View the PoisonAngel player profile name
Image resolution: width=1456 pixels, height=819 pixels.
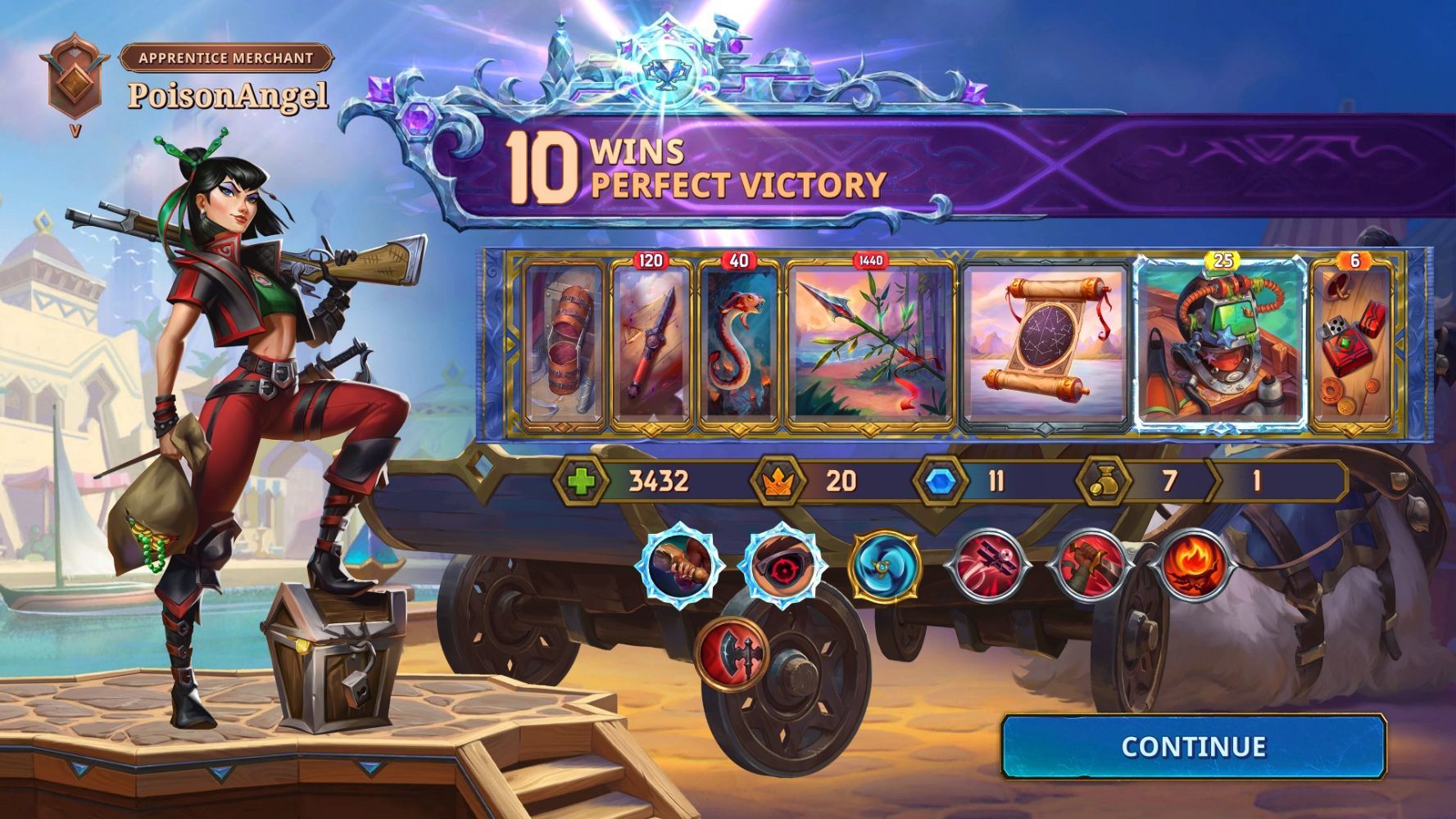tap(228, 96)
